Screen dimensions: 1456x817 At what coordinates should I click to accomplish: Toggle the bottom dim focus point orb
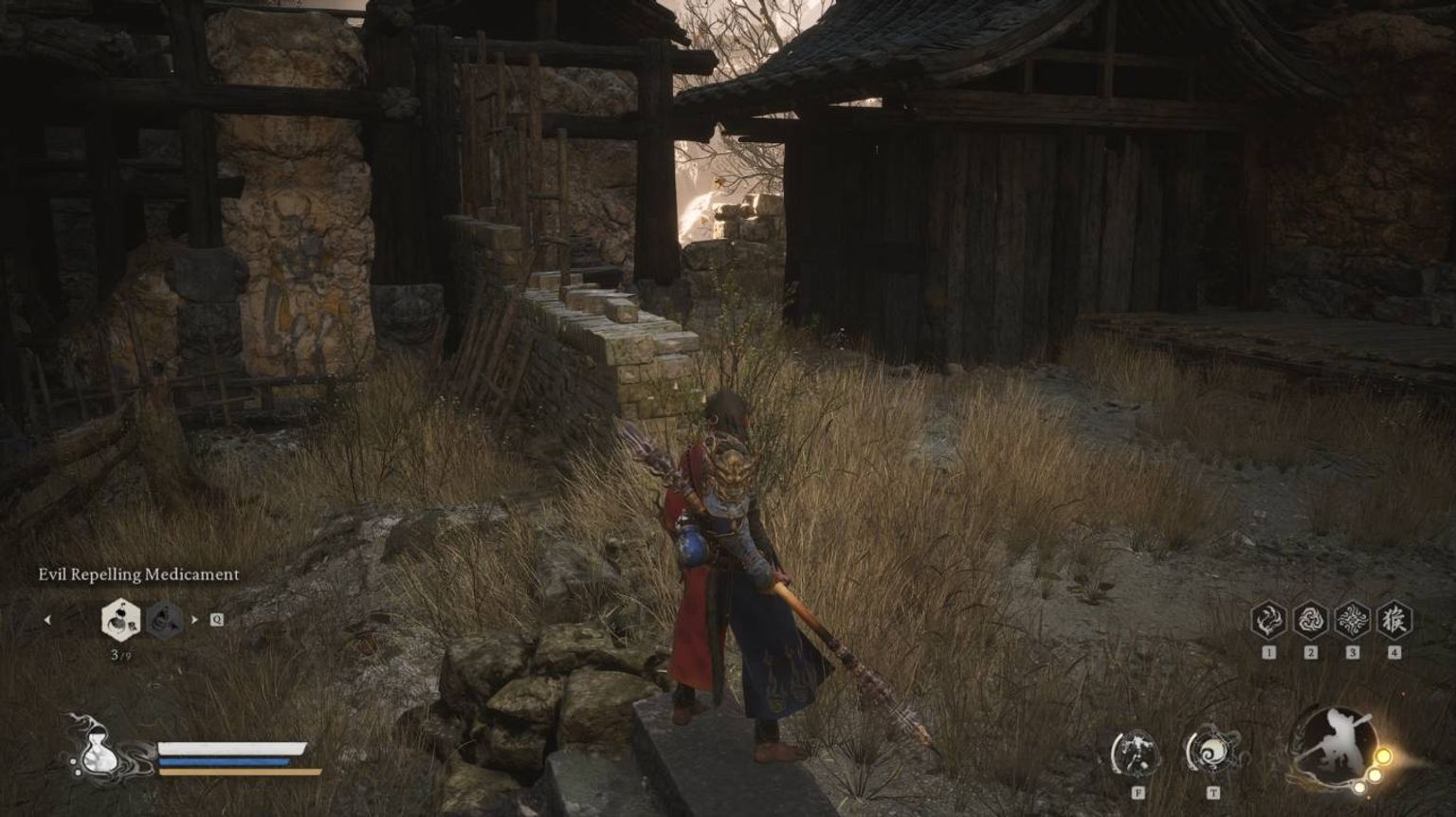1358,786
